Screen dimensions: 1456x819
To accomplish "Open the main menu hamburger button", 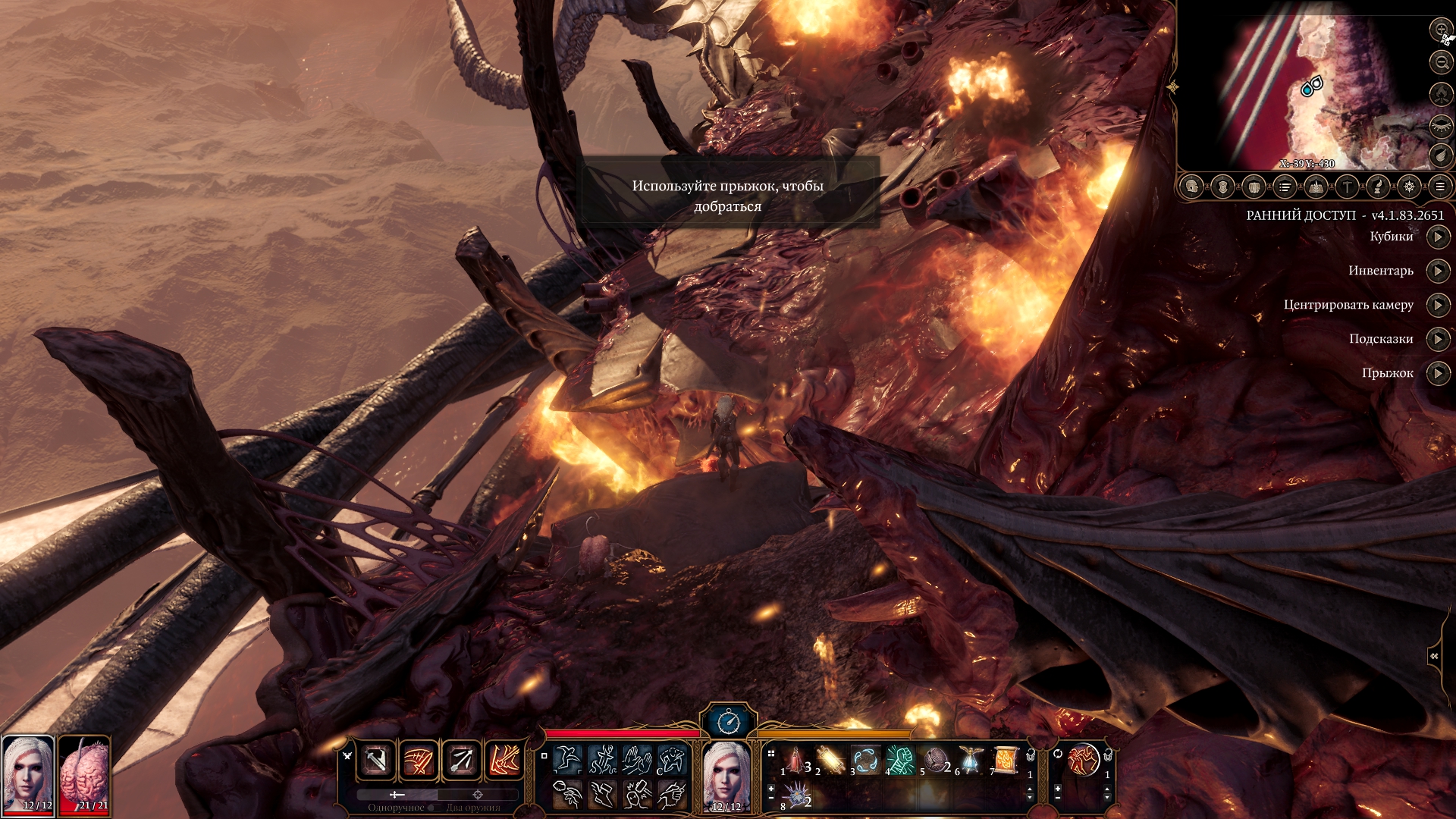I will pyautogui.click(x=1440, y=187).
